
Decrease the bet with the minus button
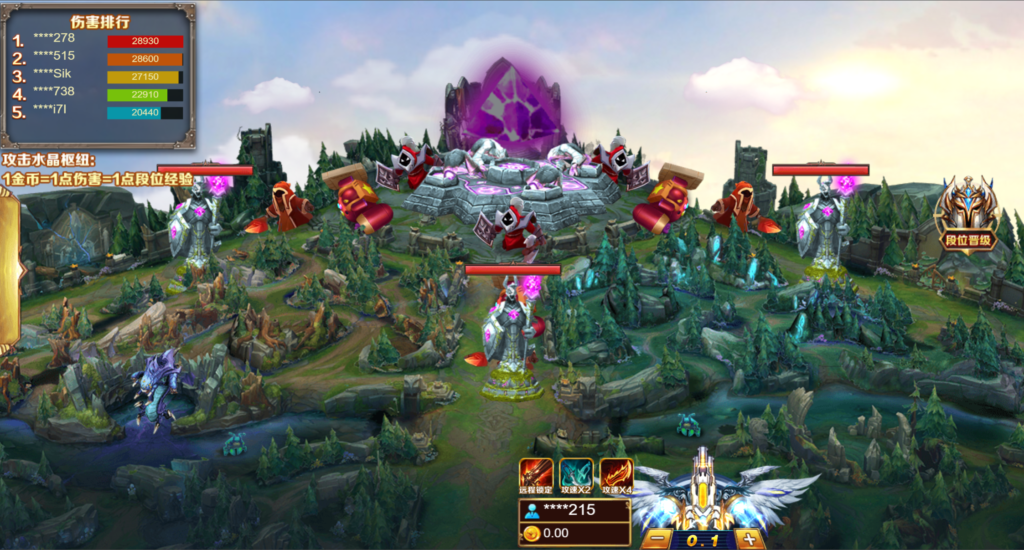[656, 539]
